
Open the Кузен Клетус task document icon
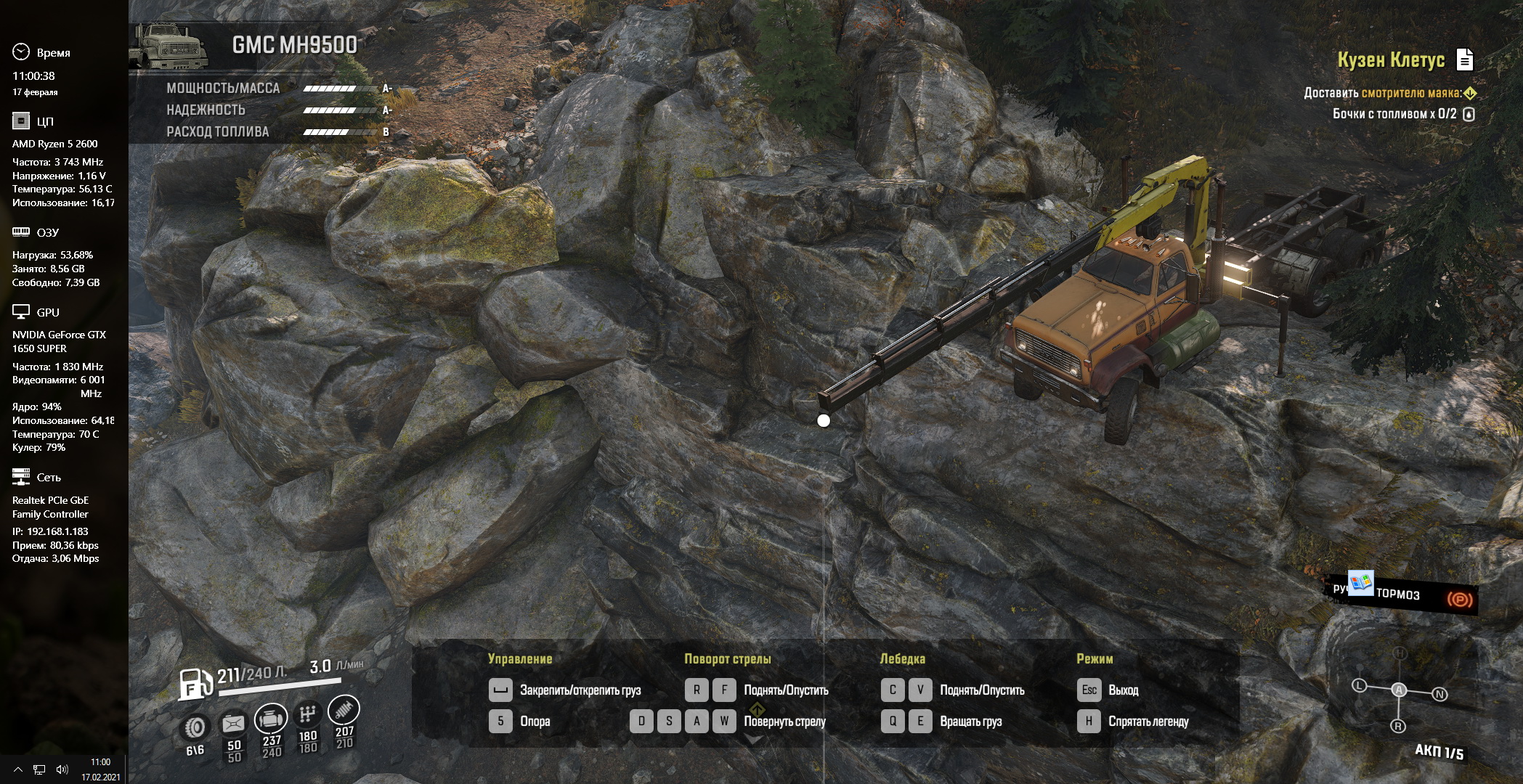(1464, 60)
